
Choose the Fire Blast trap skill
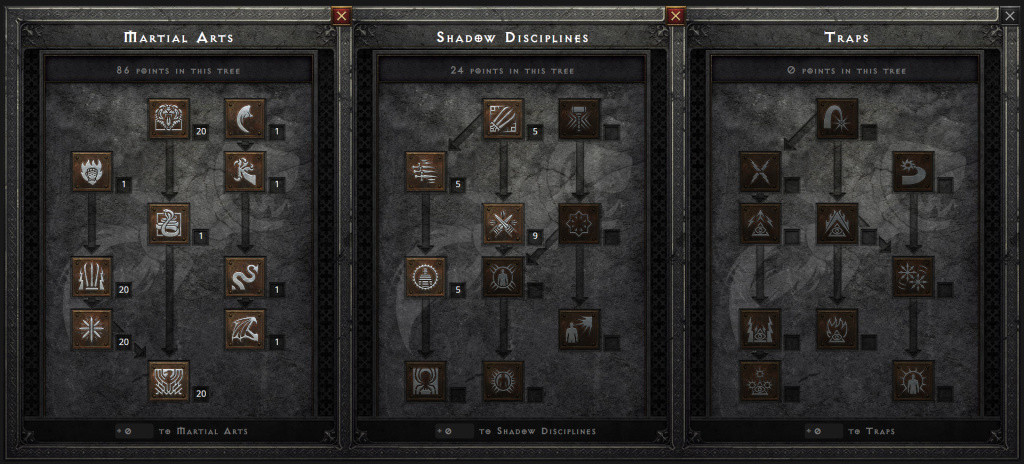[837, 119]
